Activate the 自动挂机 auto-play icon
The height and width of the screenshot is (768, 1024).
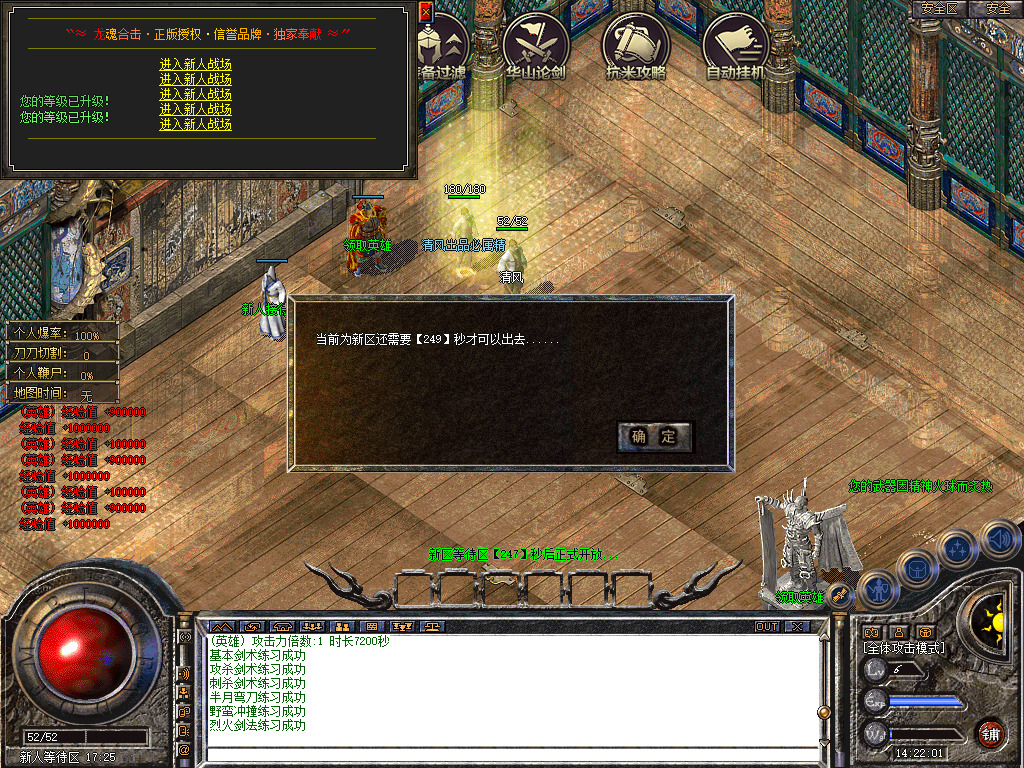coord(735,45)
